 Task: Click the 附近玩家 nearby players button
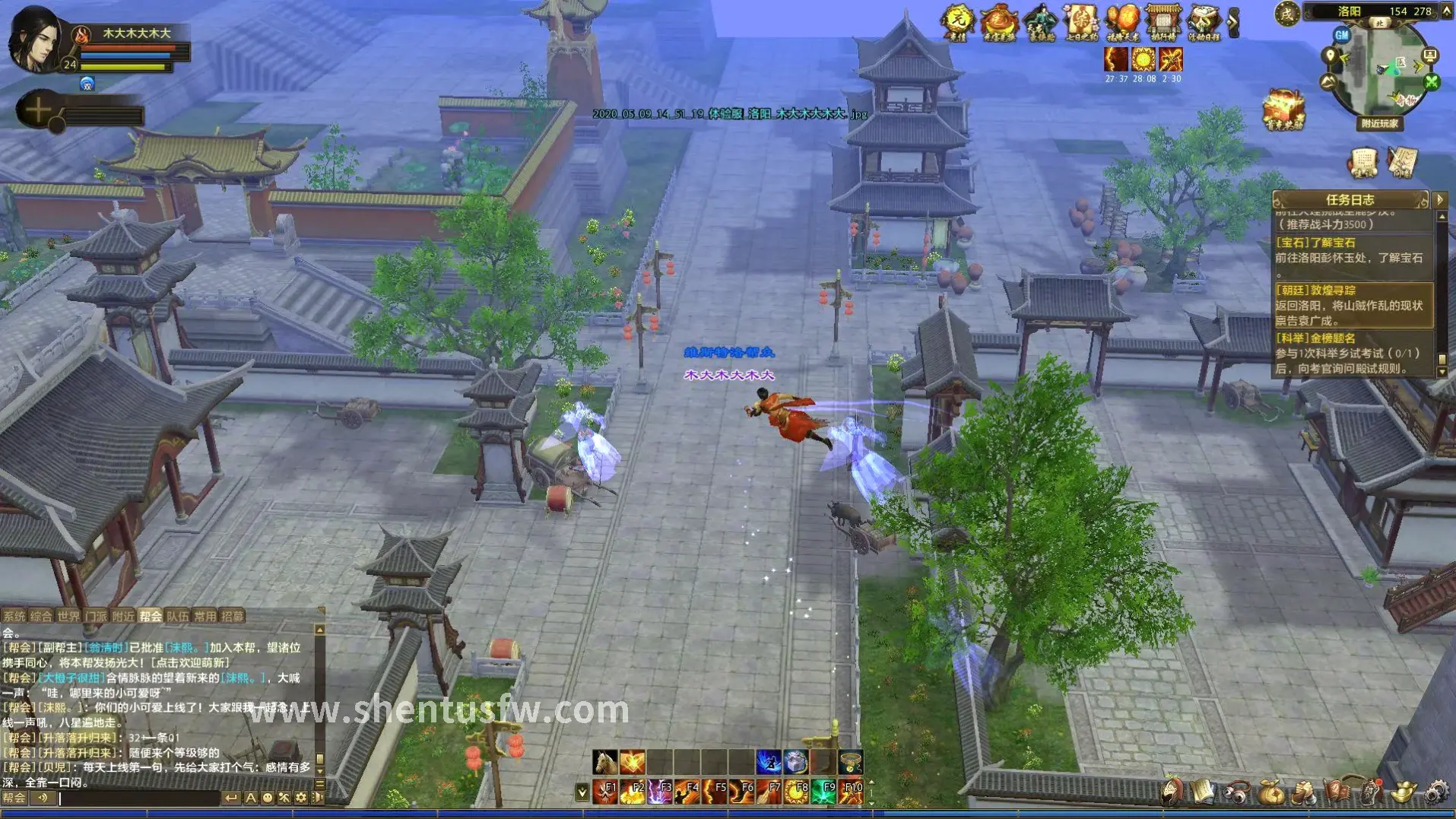pyautogui.click(x=1379, y=123)
